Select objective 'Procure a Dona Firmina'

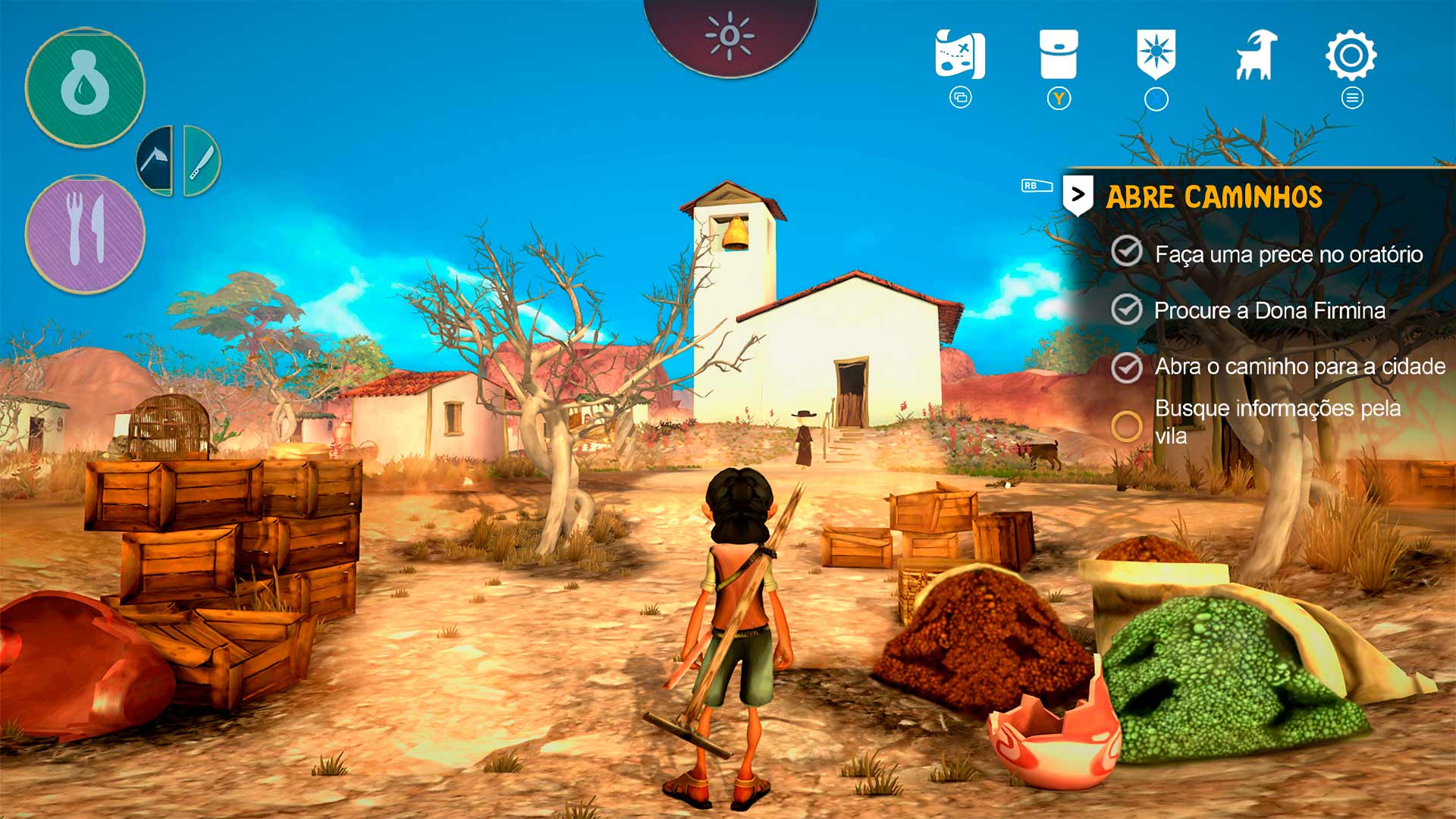(1269, 310)
